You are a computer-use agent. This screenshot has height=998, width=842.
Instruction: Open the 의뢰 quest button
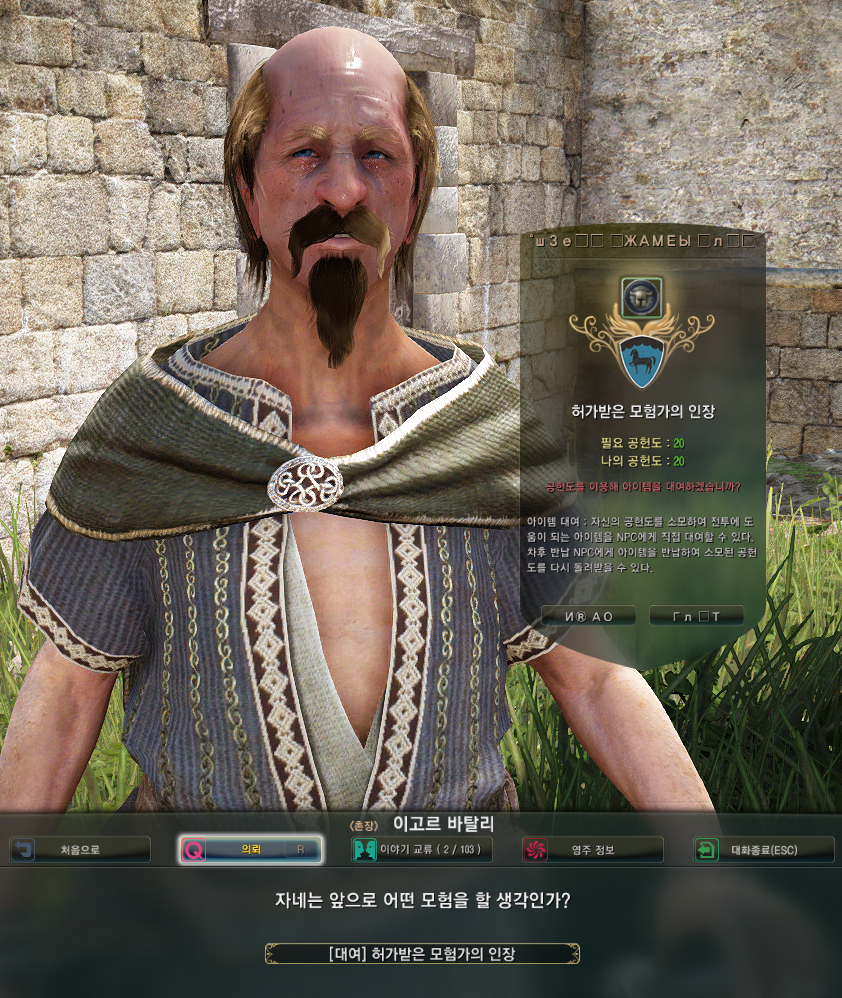pyautogui.click(x=250, y=850)
